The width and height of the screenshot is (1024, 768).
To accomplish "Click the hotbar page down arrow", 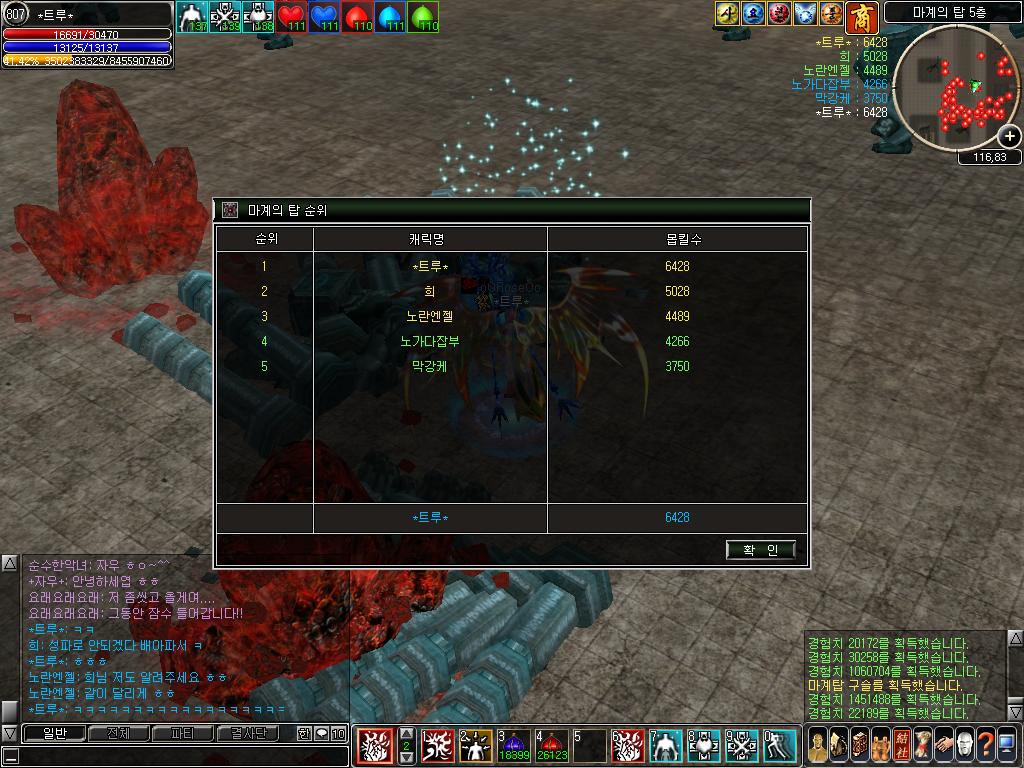I will click(407, 758).
